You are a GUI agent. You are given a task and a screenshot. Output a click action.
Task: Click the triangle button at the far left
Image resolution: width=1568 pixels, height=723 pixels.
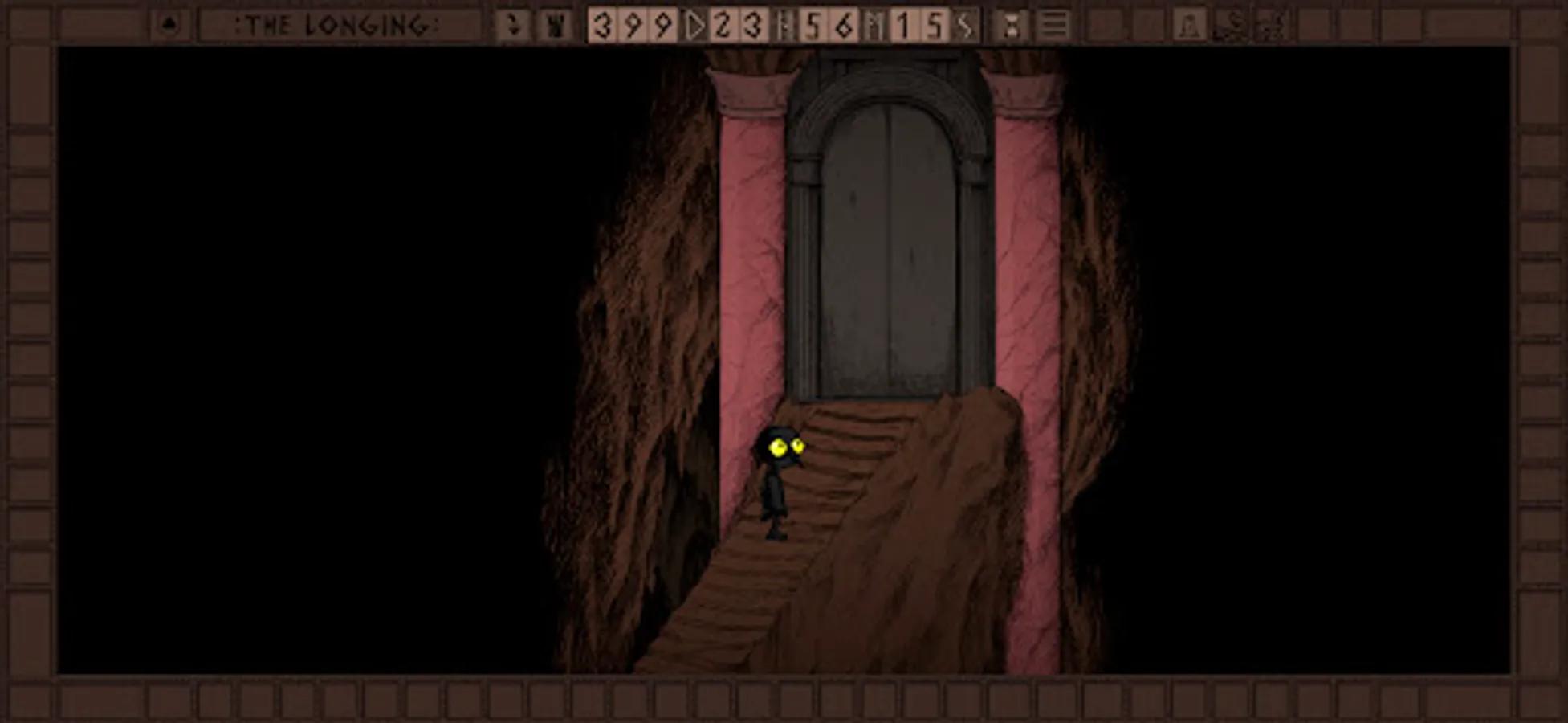(x=169, y=24)
